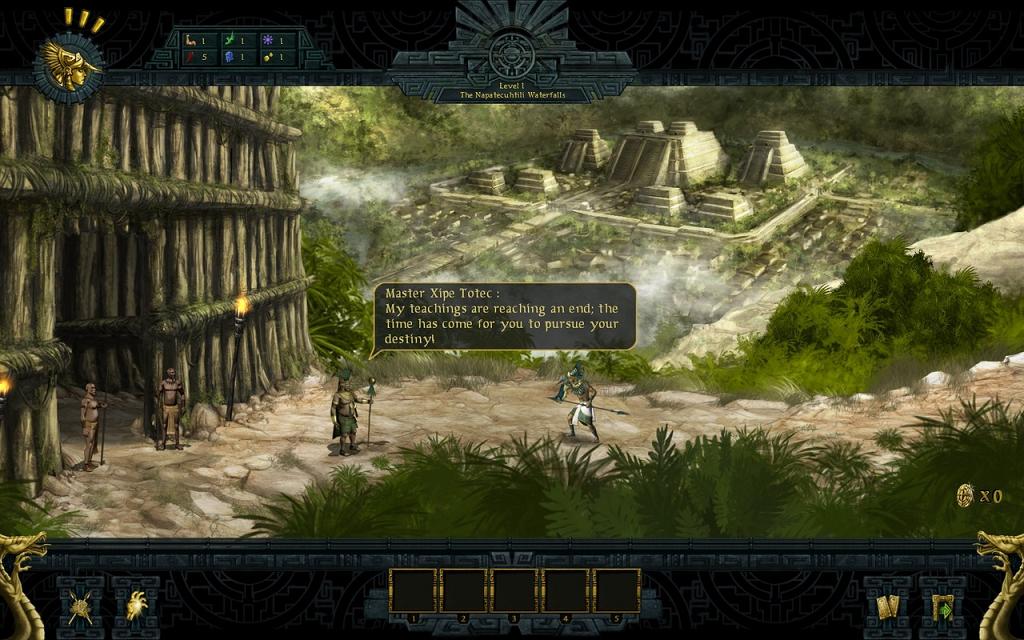Select the golden hand icon
1024x640 pixels.
pos(136,607)
